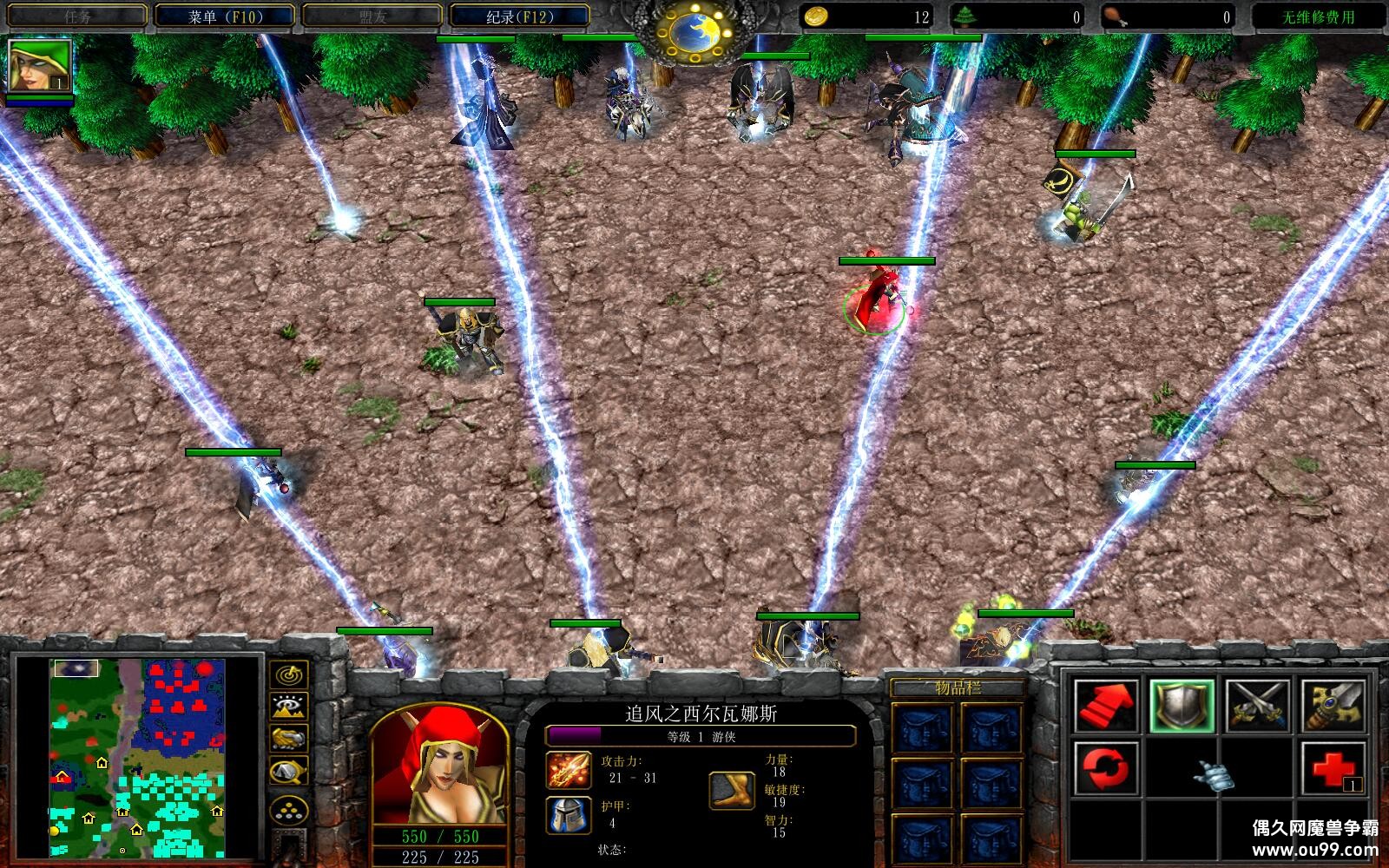Open the 菜单 (F10) menu
This screenshot has height=868, width=1389.
[x=226, y=16]
